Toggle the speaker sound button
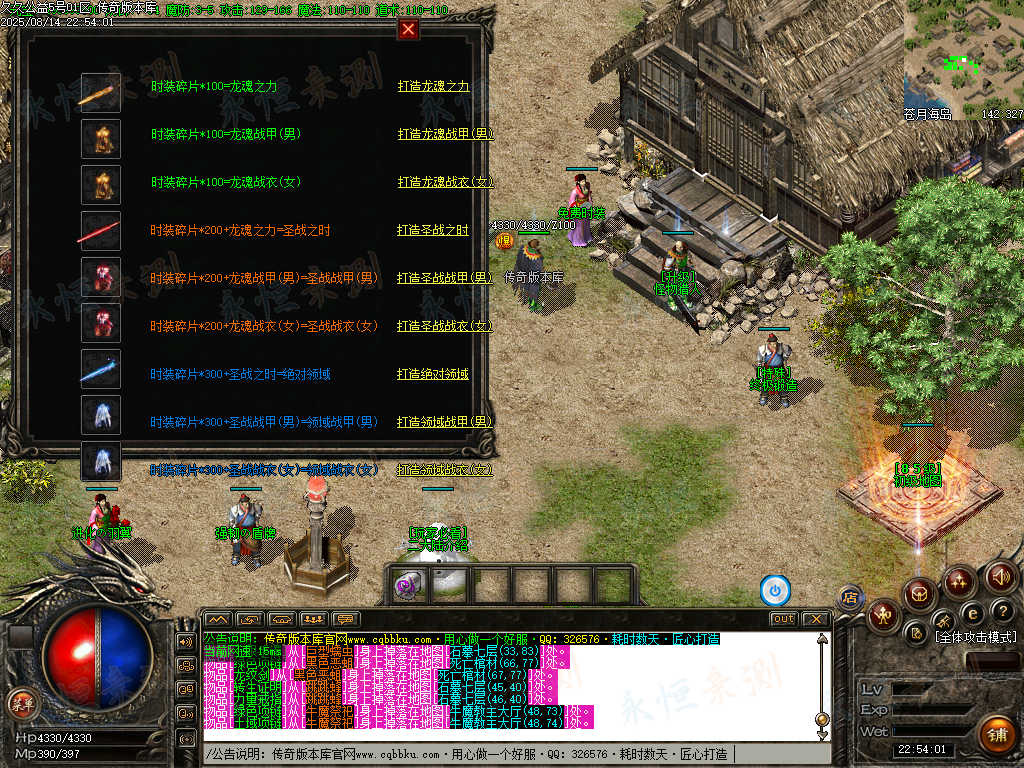This screenshot has width=1024, height=768. pyautogui.click(x=1000, y=577)
